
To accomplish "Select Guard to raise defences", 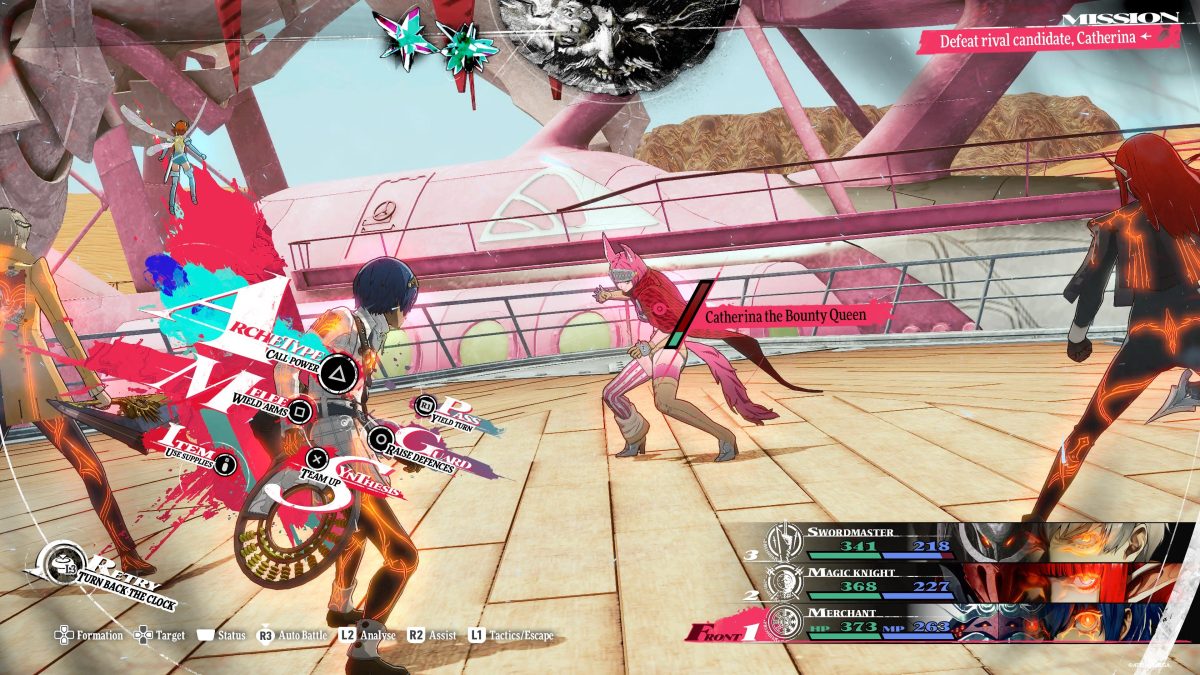I will (x=381, y=438).
